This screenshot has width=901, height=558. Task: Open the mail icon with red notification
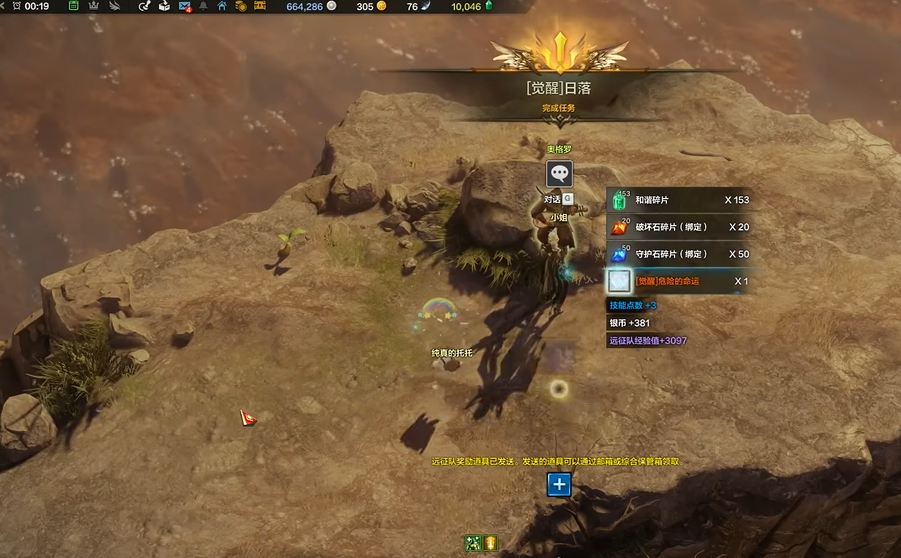[x=184, y=6]
